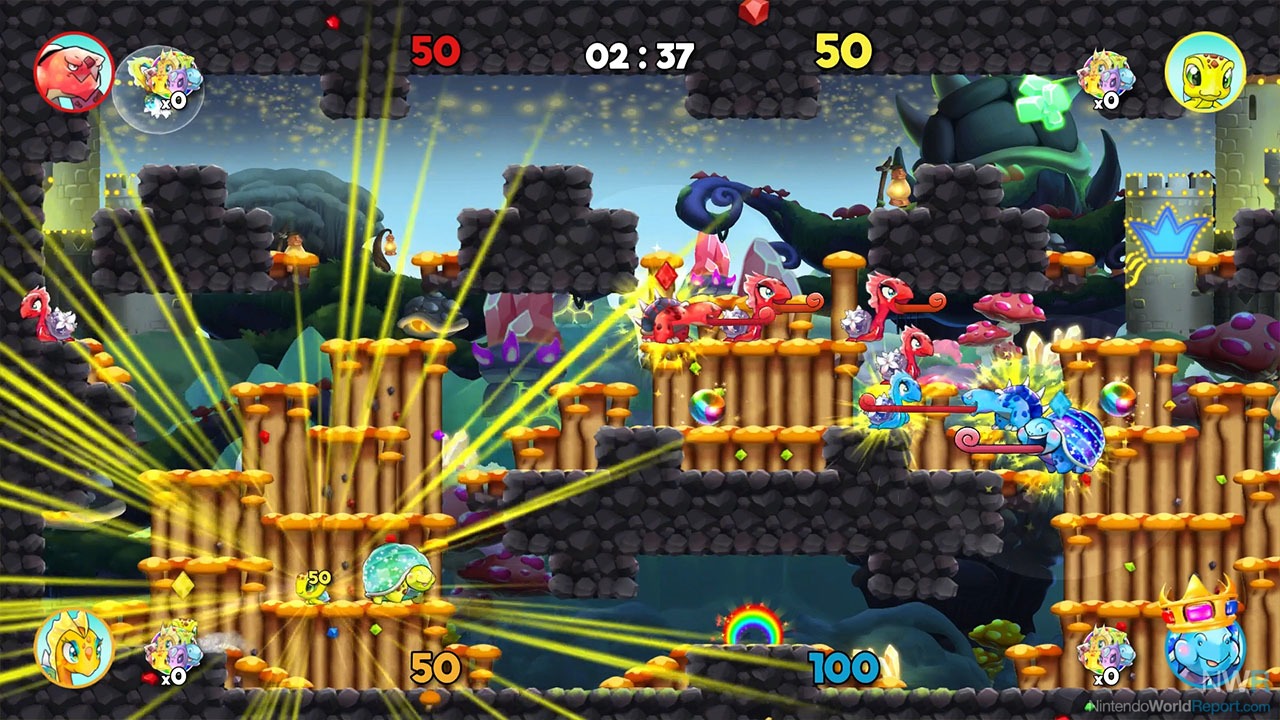Select the yellow turtle player portrait
Screen dimensions: 1280x720
click(1205, 71)
